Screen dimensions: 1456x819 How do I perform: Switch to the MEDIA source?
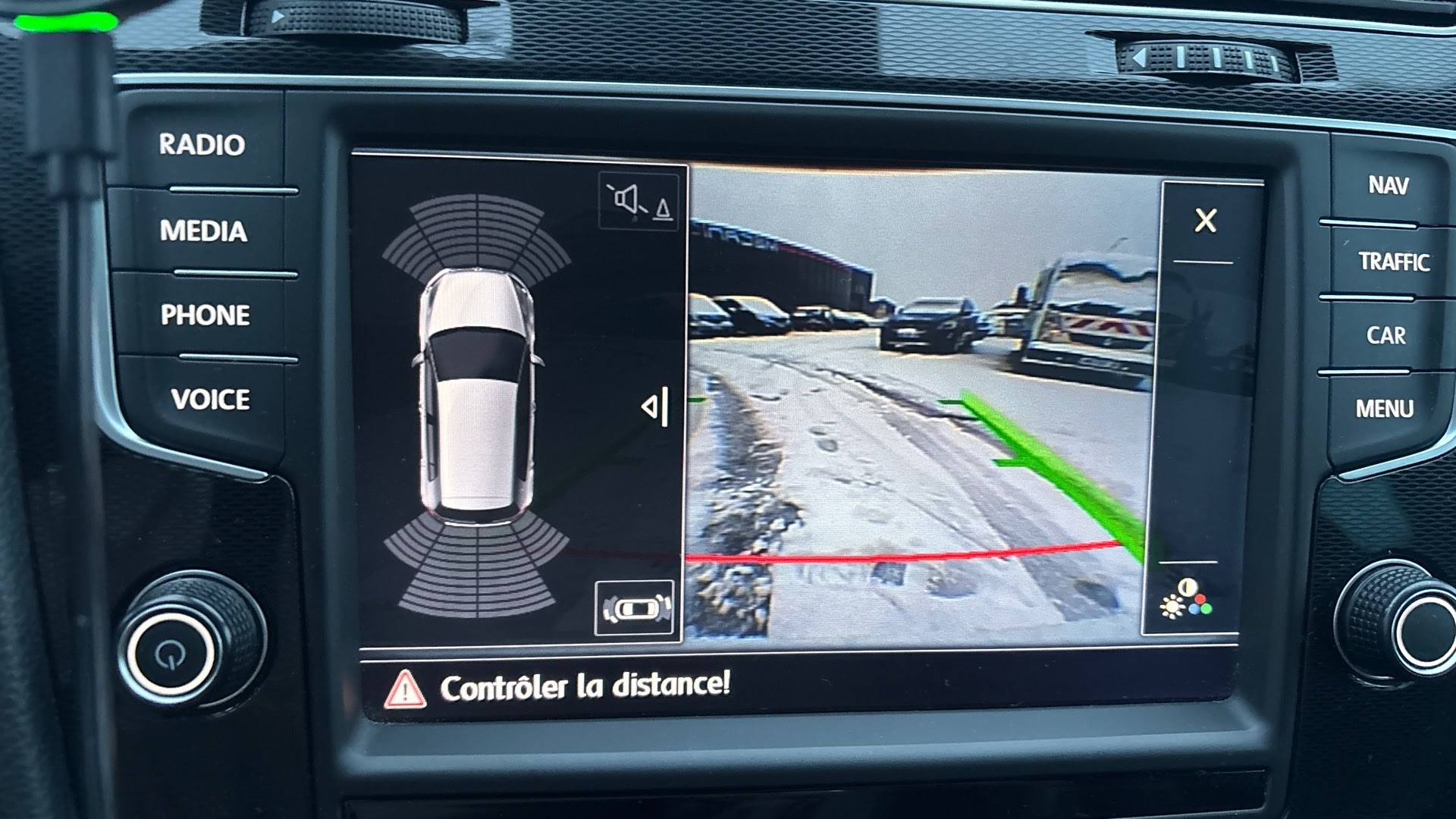tap(203, 231)
